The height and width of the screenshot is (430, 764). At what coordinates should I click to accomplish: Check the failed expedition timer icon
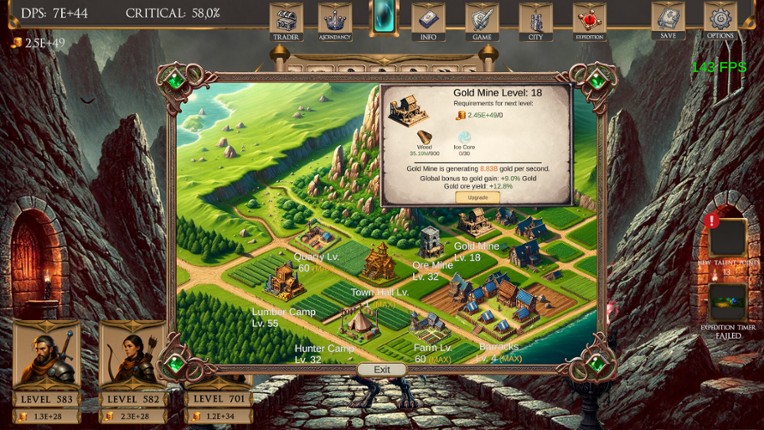tap(727, 302)
